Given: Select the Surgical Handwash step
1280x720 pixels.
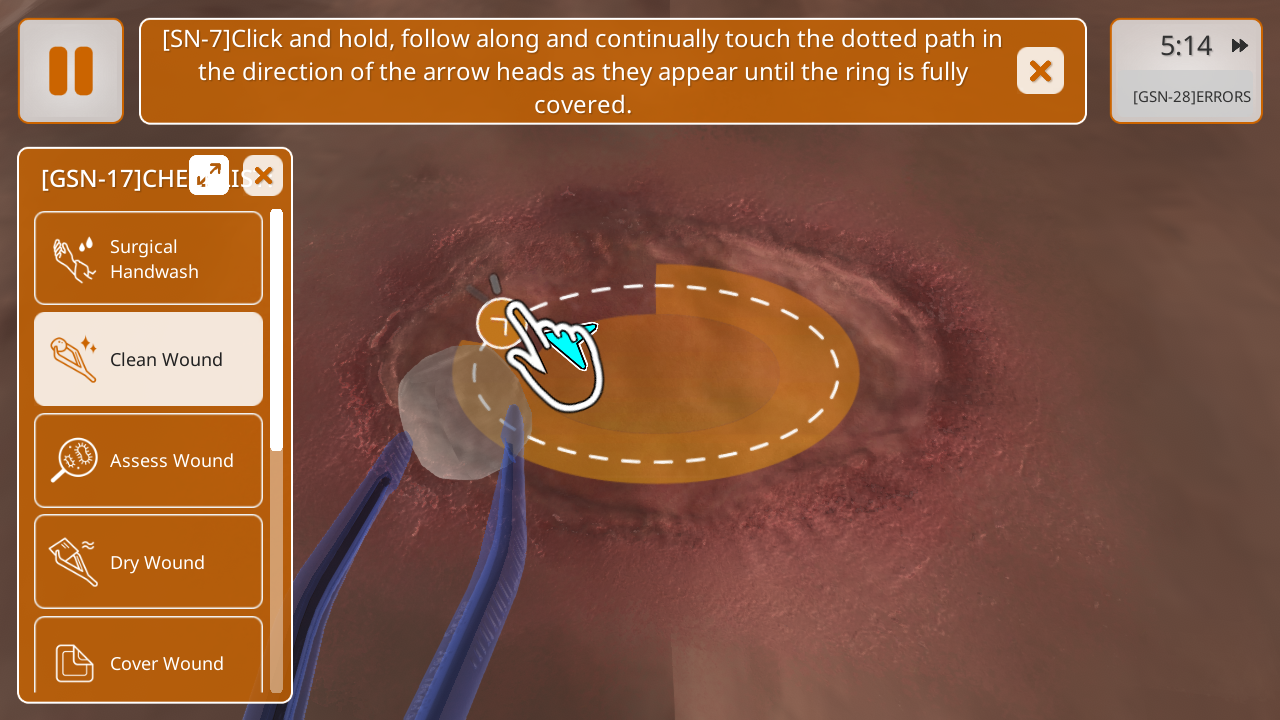Looking at the screenshot, I should [149, 258].
